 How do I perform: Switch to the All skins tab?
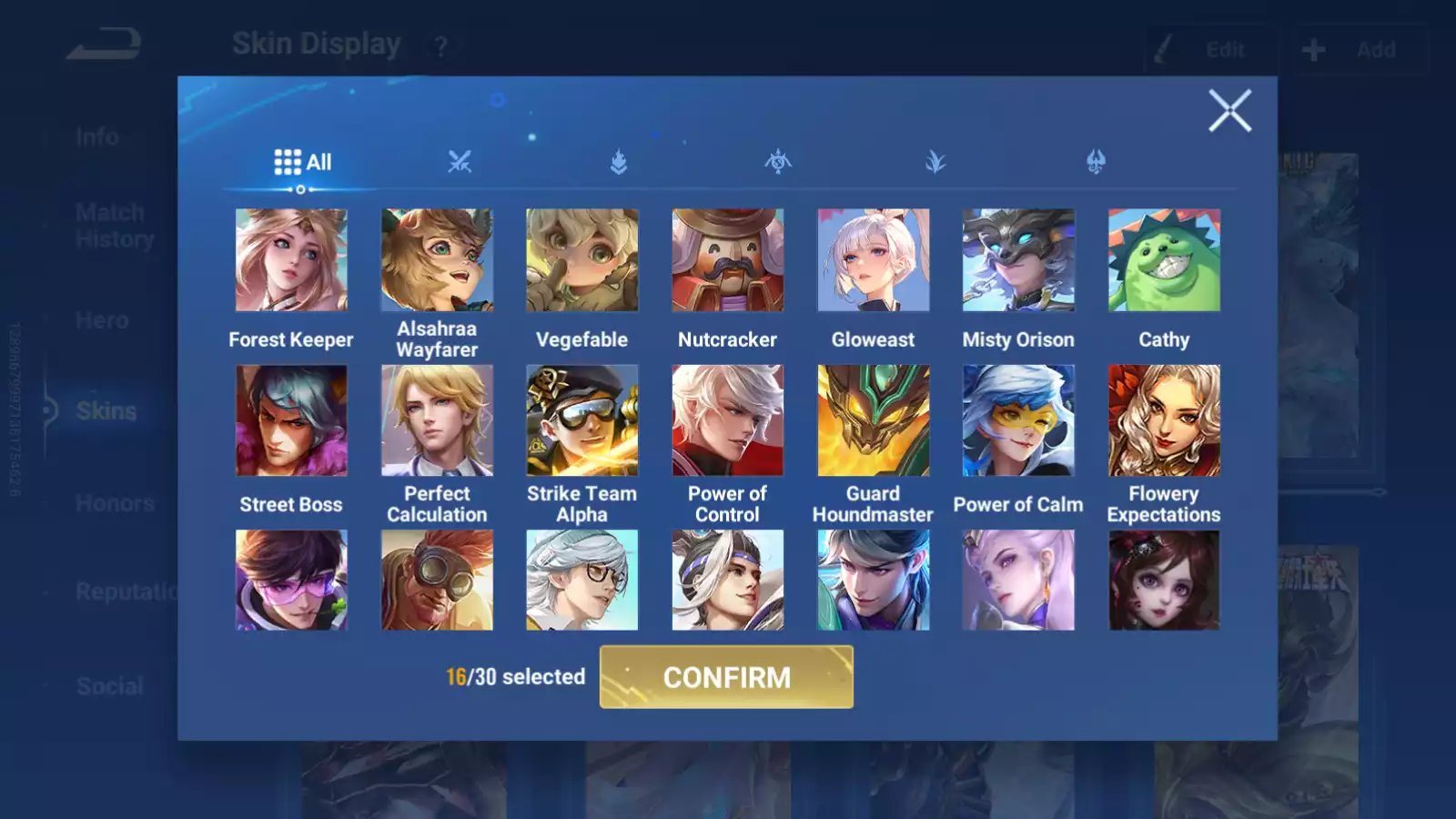[303, 163]
